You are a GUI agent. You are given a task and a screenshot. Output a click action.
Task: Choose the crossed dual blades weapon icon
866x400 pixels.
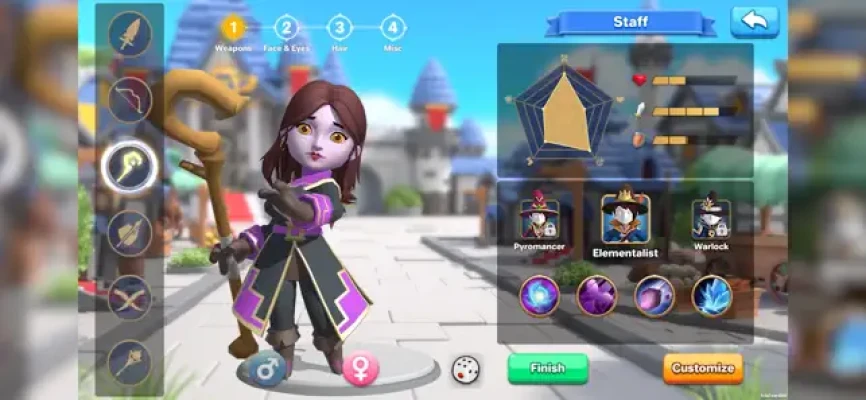(x=130, y=297)
